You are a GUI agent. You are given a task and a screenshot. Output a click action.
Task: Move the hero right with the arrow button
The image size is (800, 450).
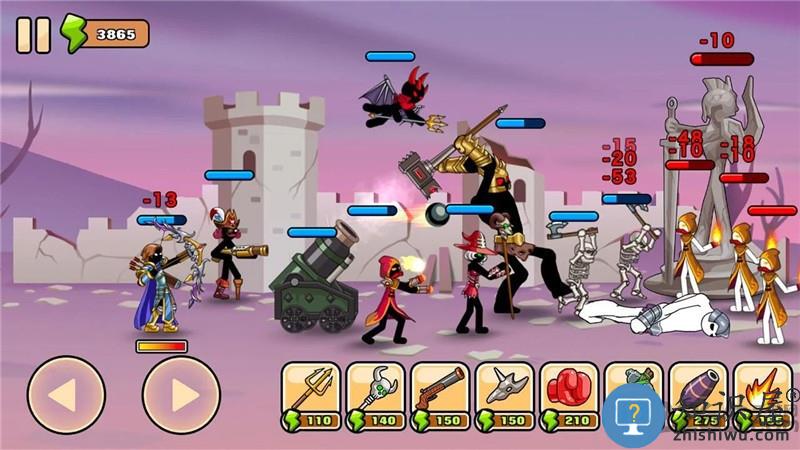tap(181, 394)
